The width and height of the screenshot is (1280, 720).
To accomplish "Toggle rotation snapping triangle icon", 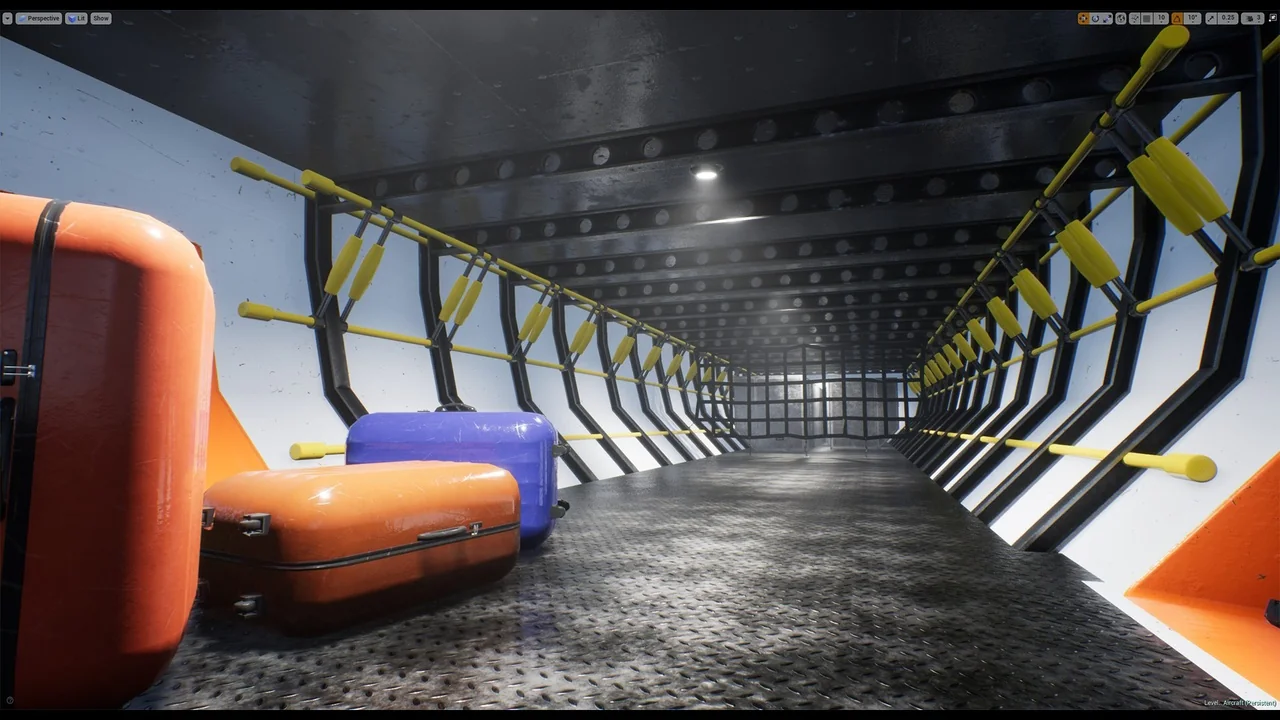I will pos(1177,18).
